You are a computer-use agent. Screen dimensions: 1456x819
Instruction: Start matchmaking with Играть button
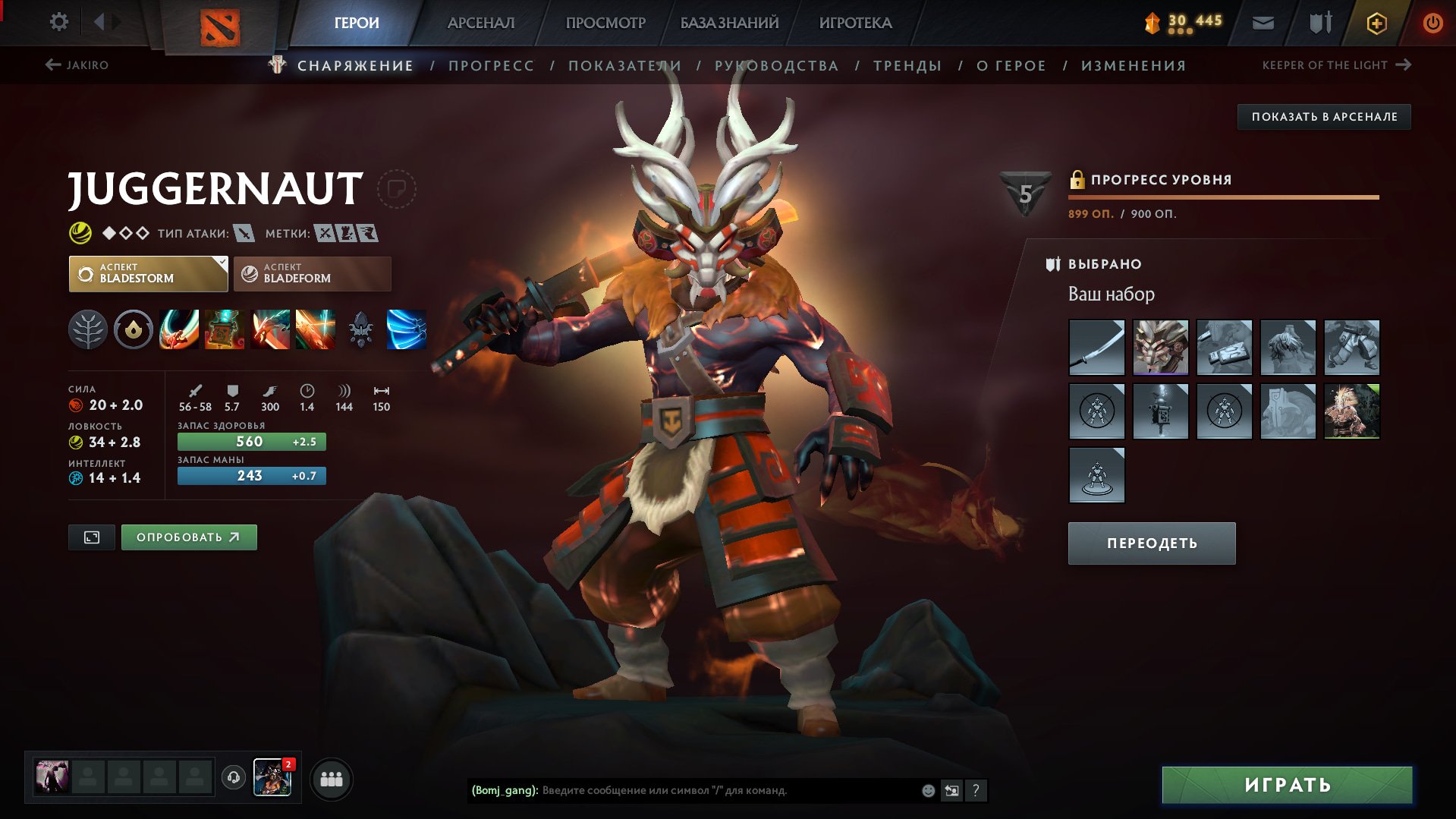1287,785
